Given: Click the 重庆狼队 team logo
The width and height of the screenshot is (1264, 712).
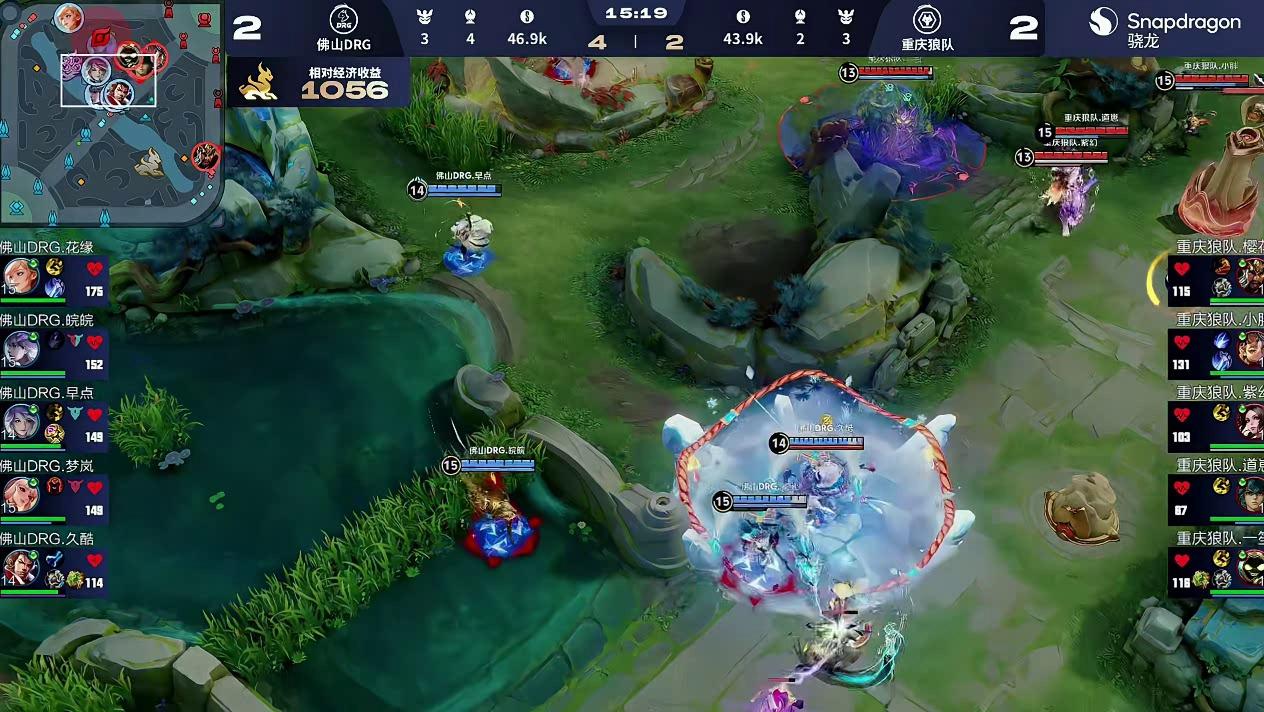Looking at the screenshot, I should [926, 19].
